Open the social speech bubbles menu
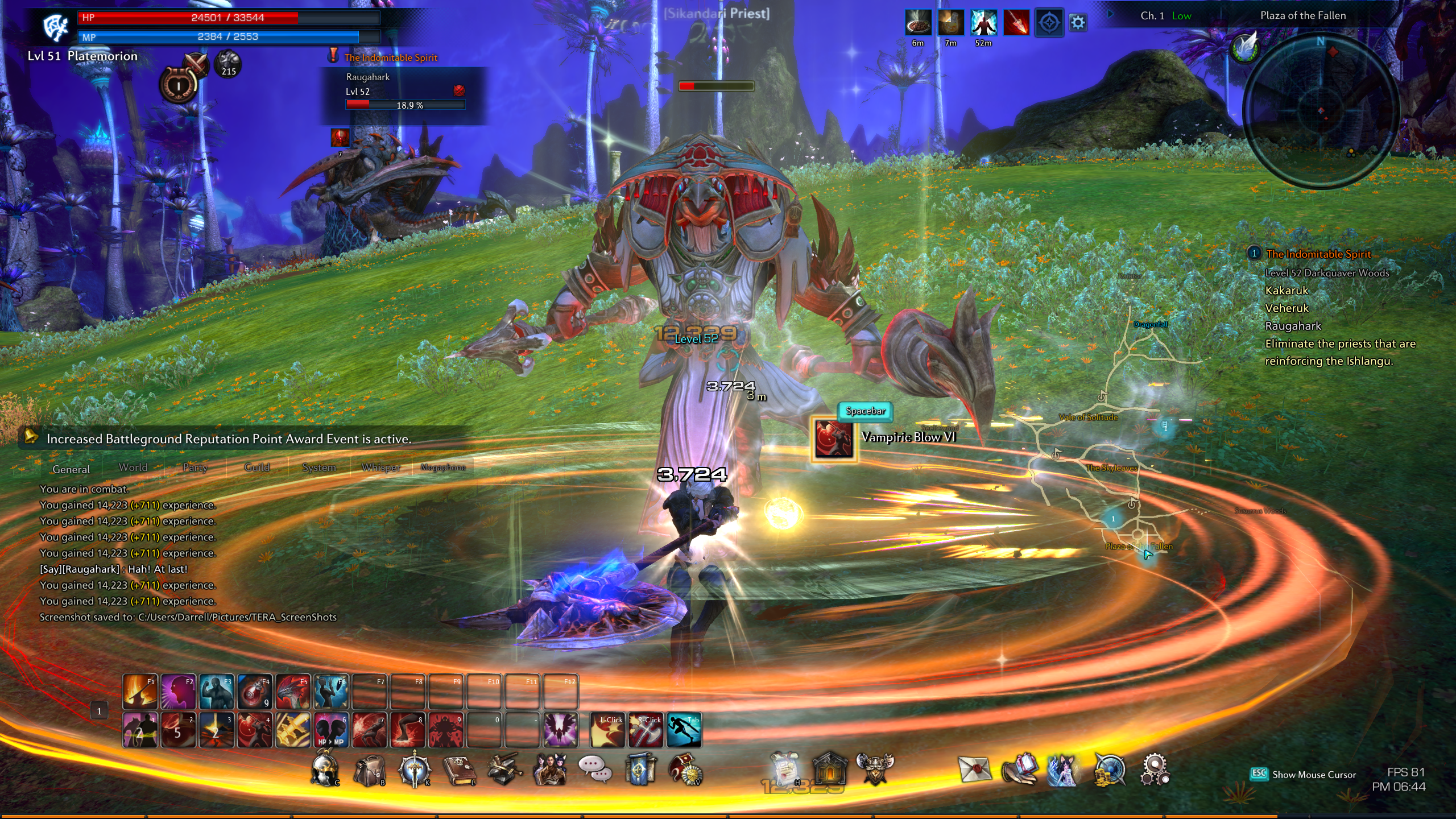 click(595, 770)
